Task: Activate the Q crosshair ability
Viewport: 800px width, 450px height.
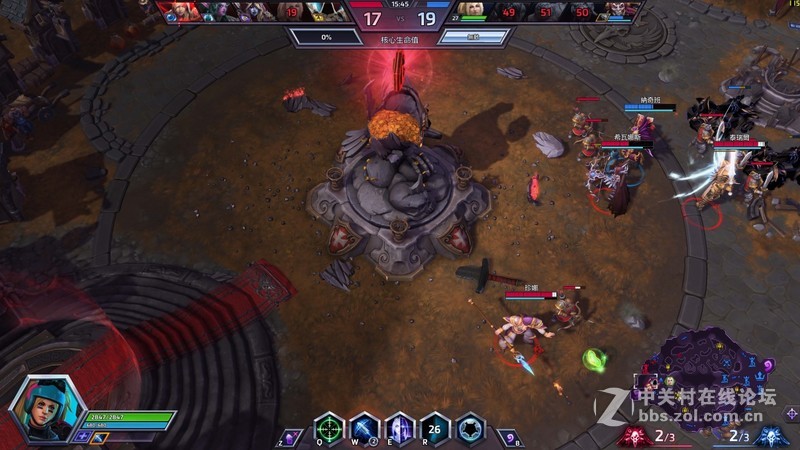Action: tap(329, 428)
